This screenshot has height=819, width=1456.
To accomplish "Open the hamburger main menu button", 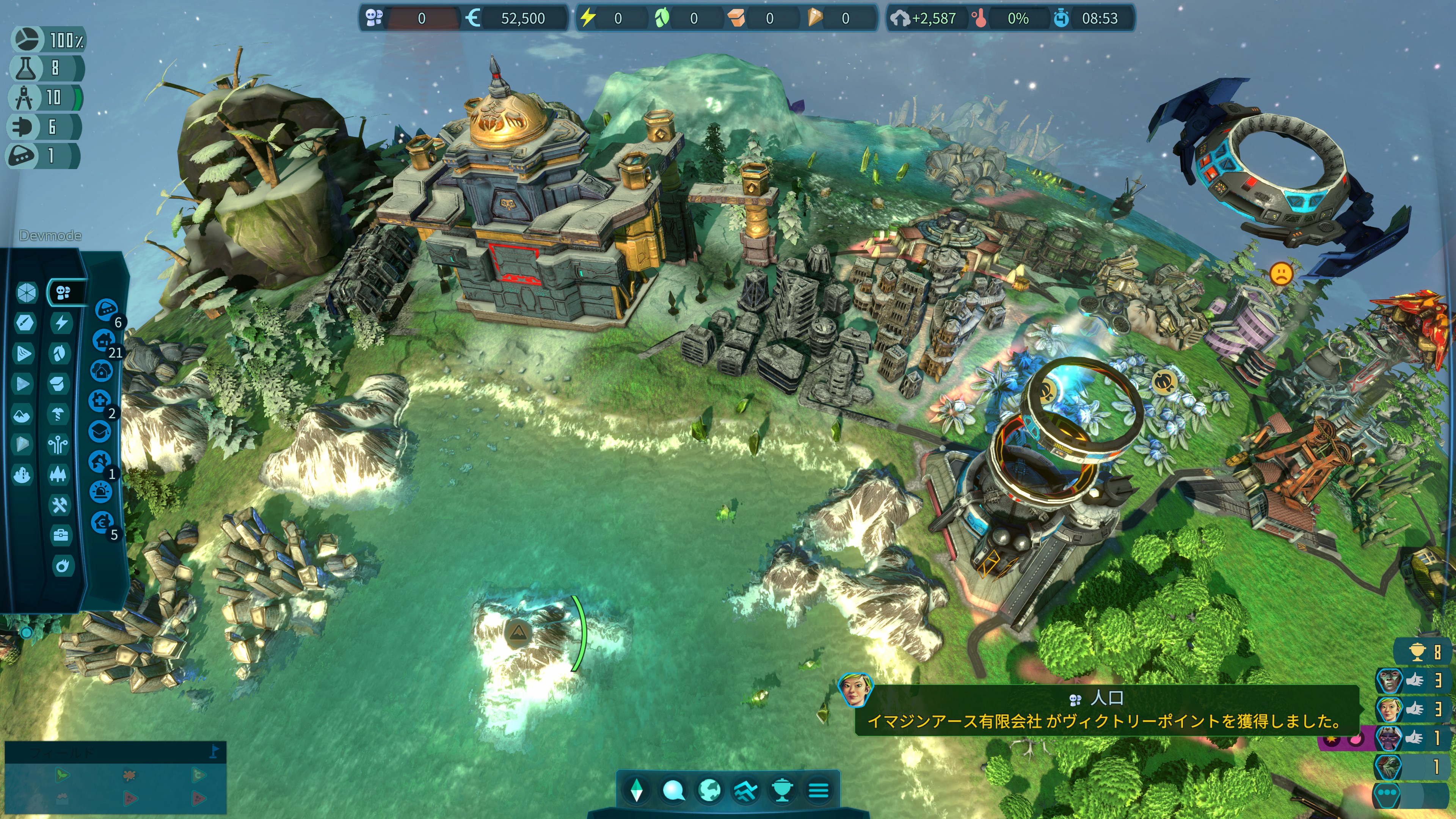I will point(818,789).
